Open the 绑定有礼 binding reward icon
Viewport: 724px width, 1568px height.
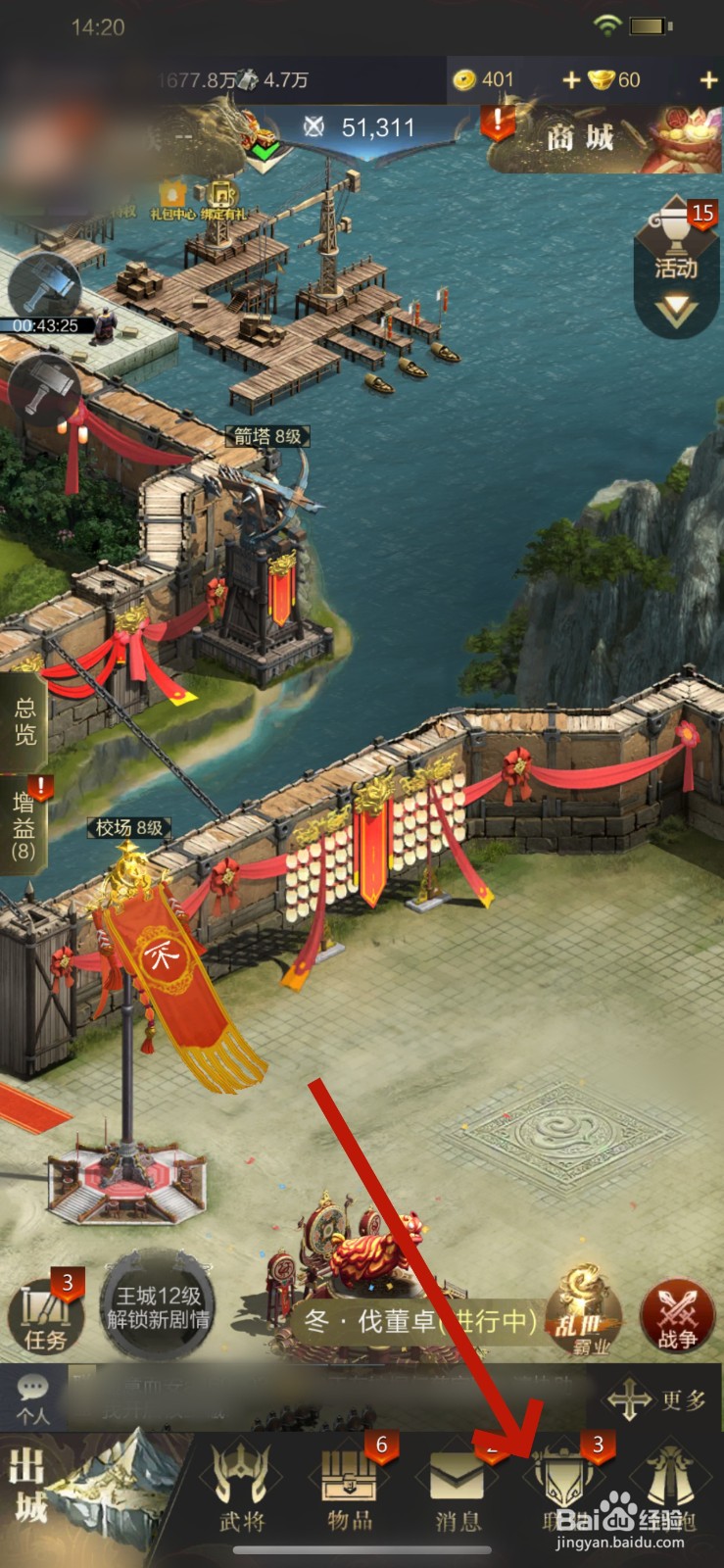click(x=224, y=197)
